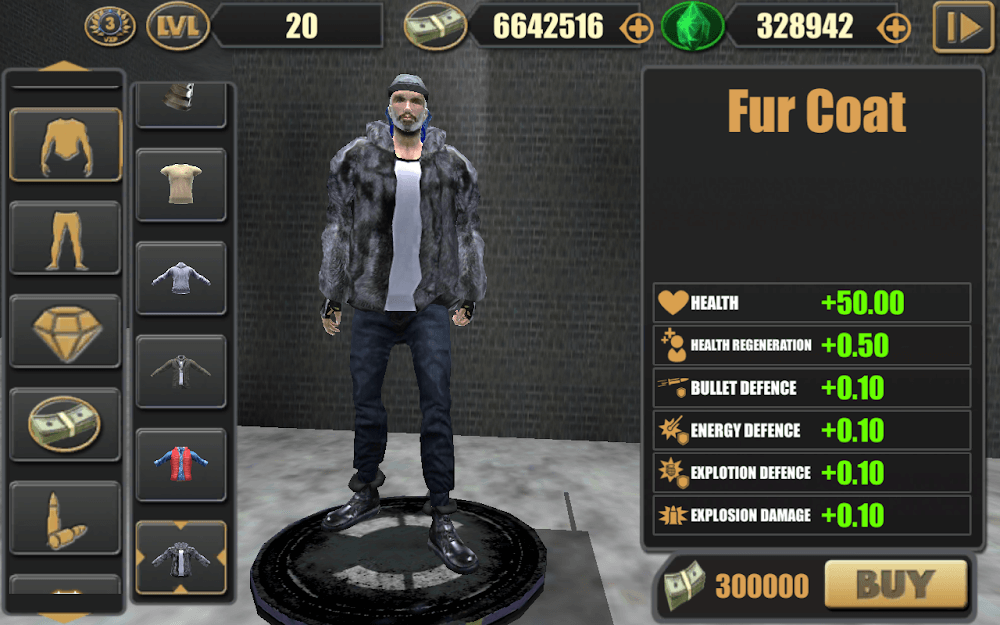Select the beige t-shirt item

click(x=181, y=184)
